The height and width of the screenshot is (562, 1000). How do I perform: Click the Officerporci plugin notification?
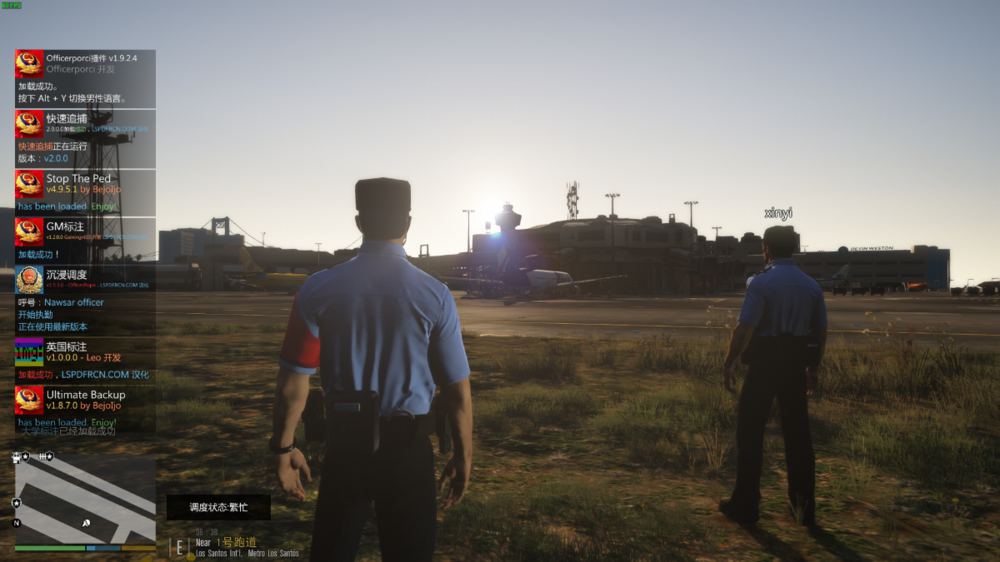(85, 79)
